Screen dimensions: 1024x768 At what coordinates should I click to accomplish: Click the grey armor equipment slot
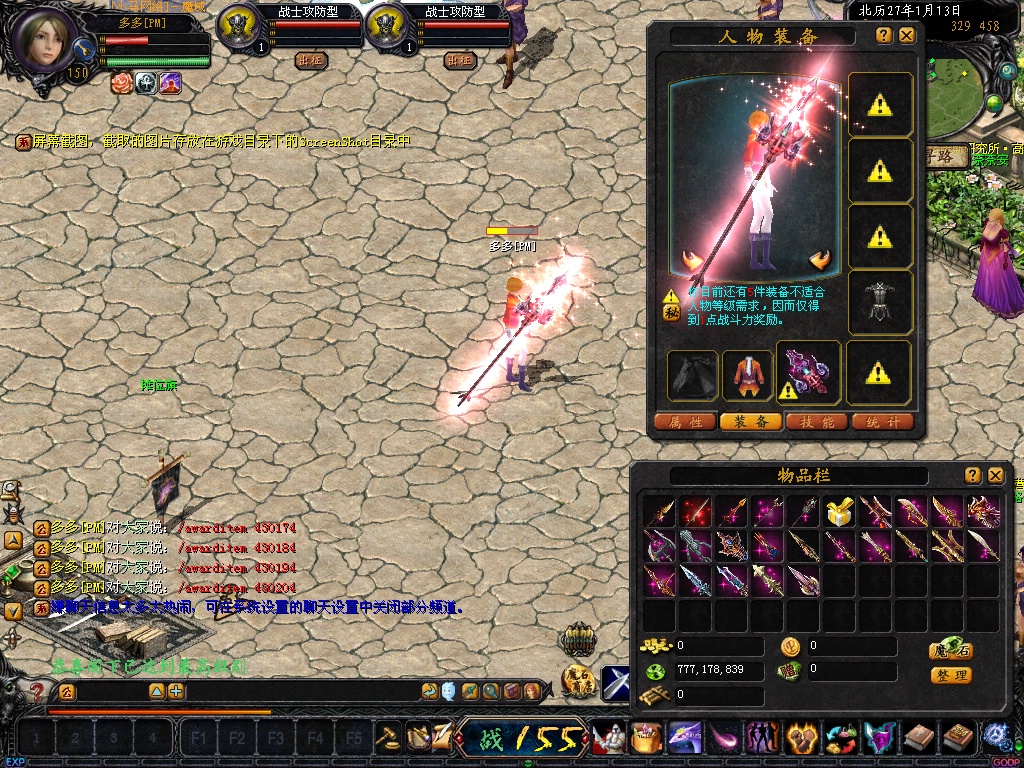coord(879,302)
